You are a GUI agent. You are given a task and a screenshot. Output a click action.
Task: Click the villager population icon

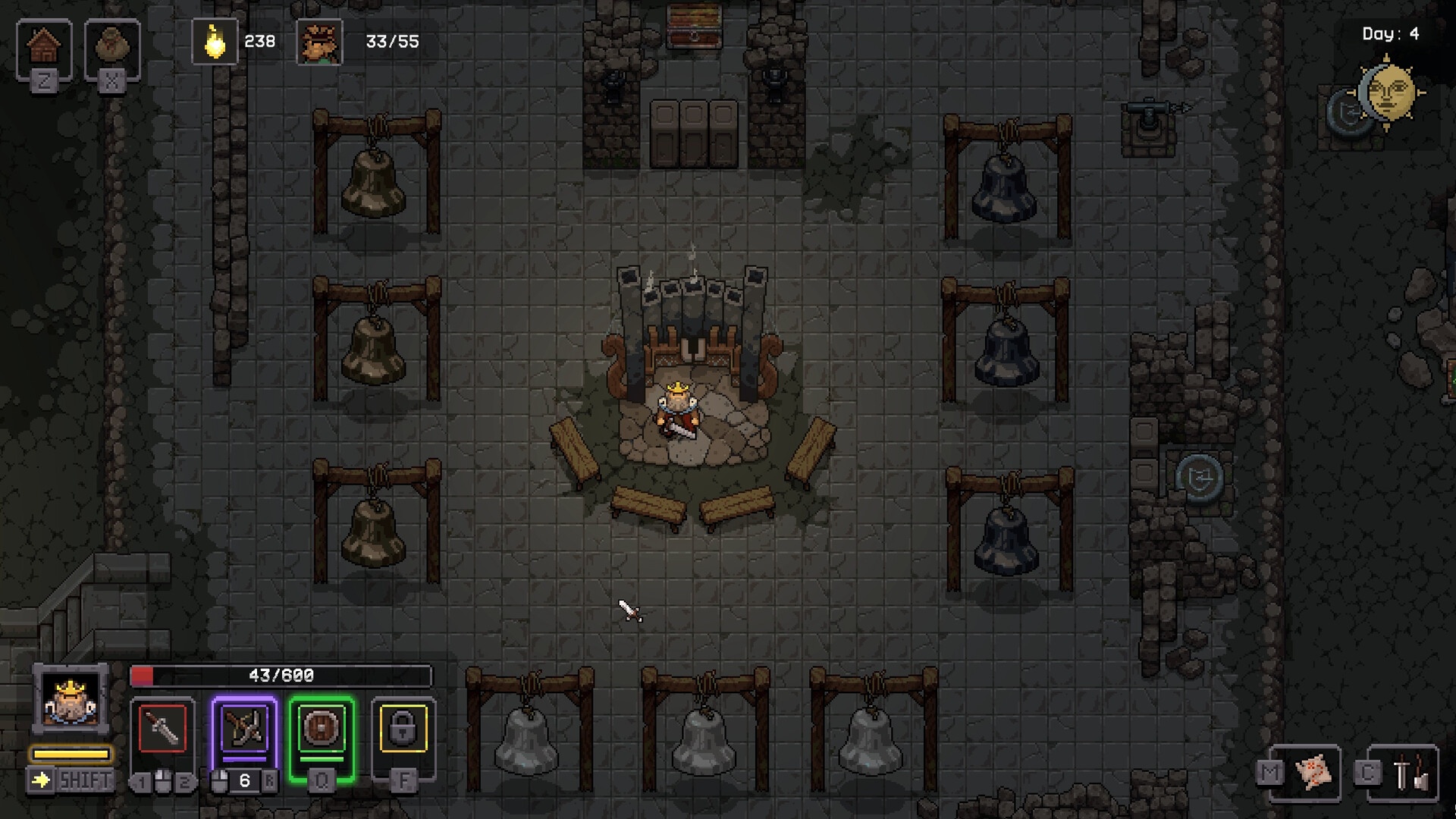click(x=319, y=42)
